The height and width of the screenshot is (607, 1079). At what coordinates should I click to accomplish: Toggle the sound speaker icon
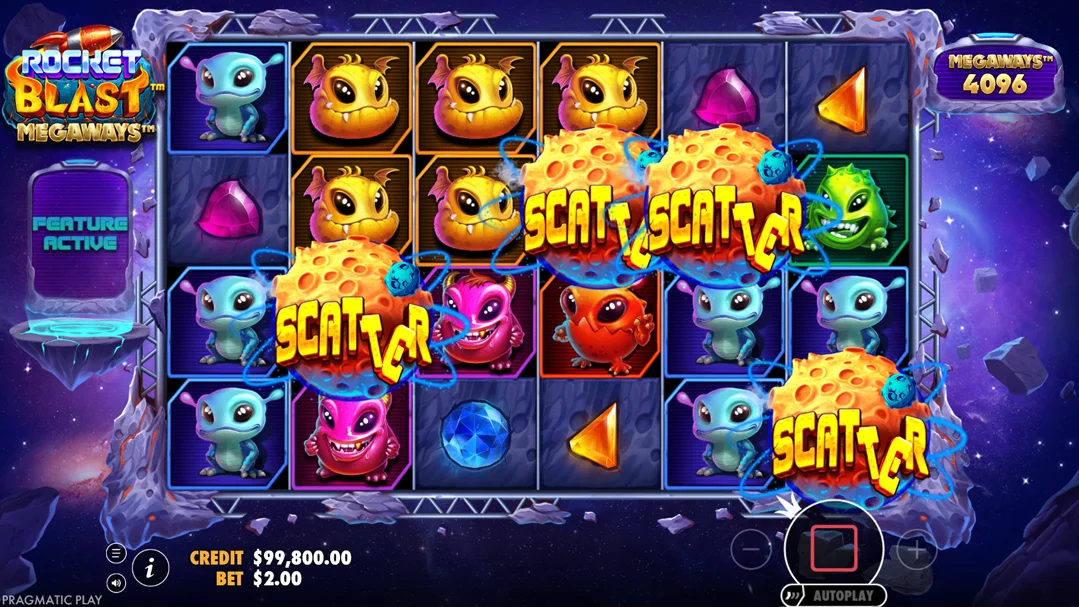point(116,582)
